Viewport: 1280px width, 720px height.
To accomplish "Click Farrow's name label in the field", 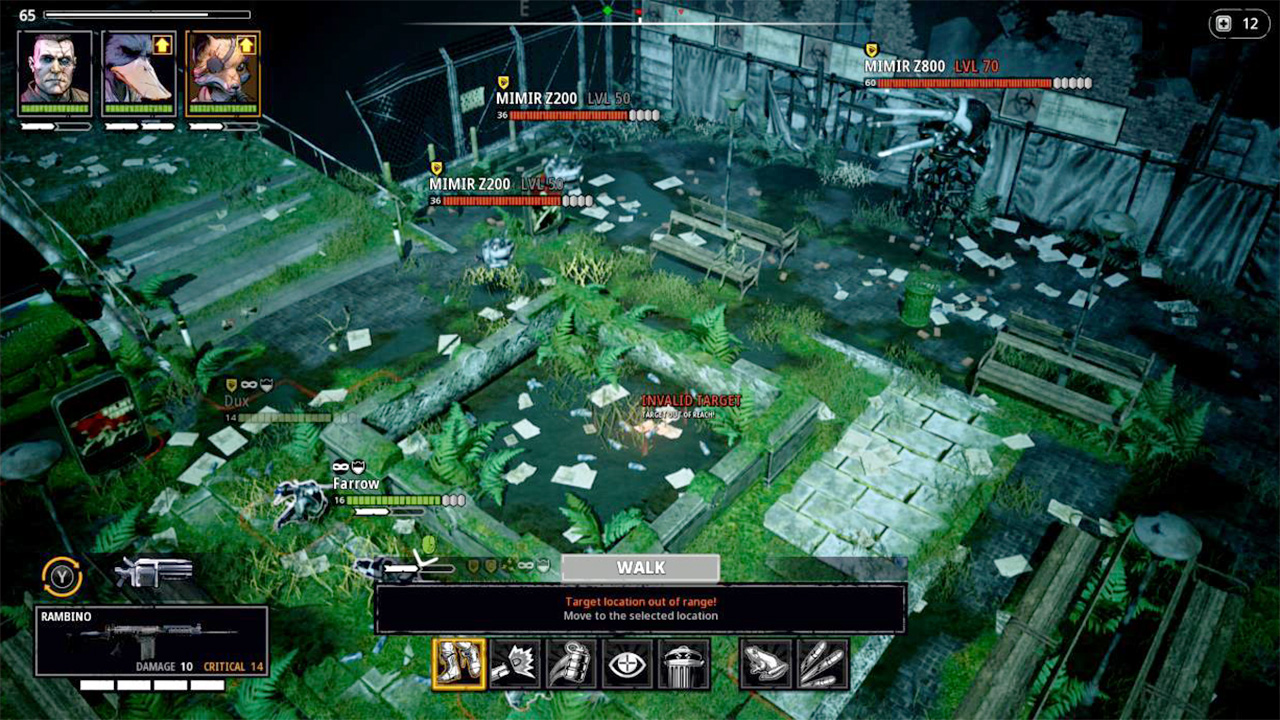I will coord(355,482).
